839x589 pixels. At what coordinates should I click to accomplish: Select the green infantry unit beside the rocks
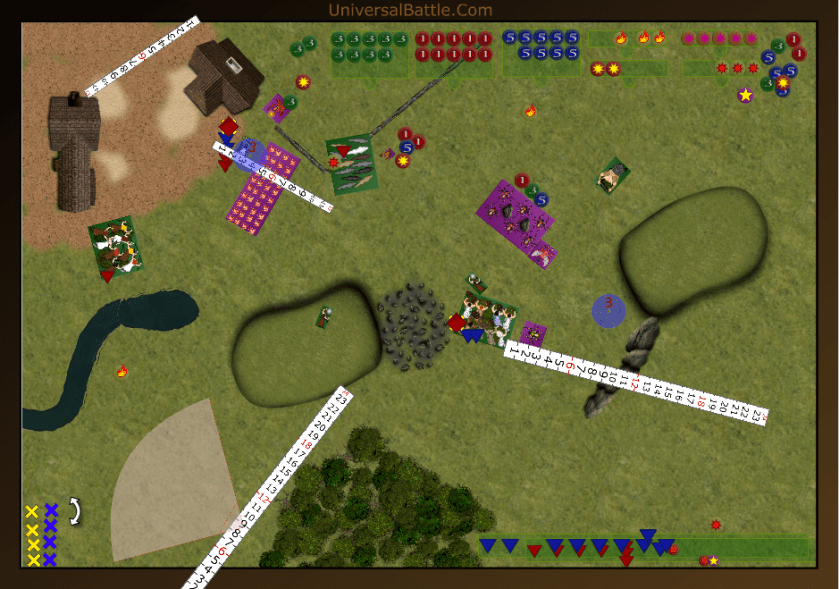click(x=487, y=316)
